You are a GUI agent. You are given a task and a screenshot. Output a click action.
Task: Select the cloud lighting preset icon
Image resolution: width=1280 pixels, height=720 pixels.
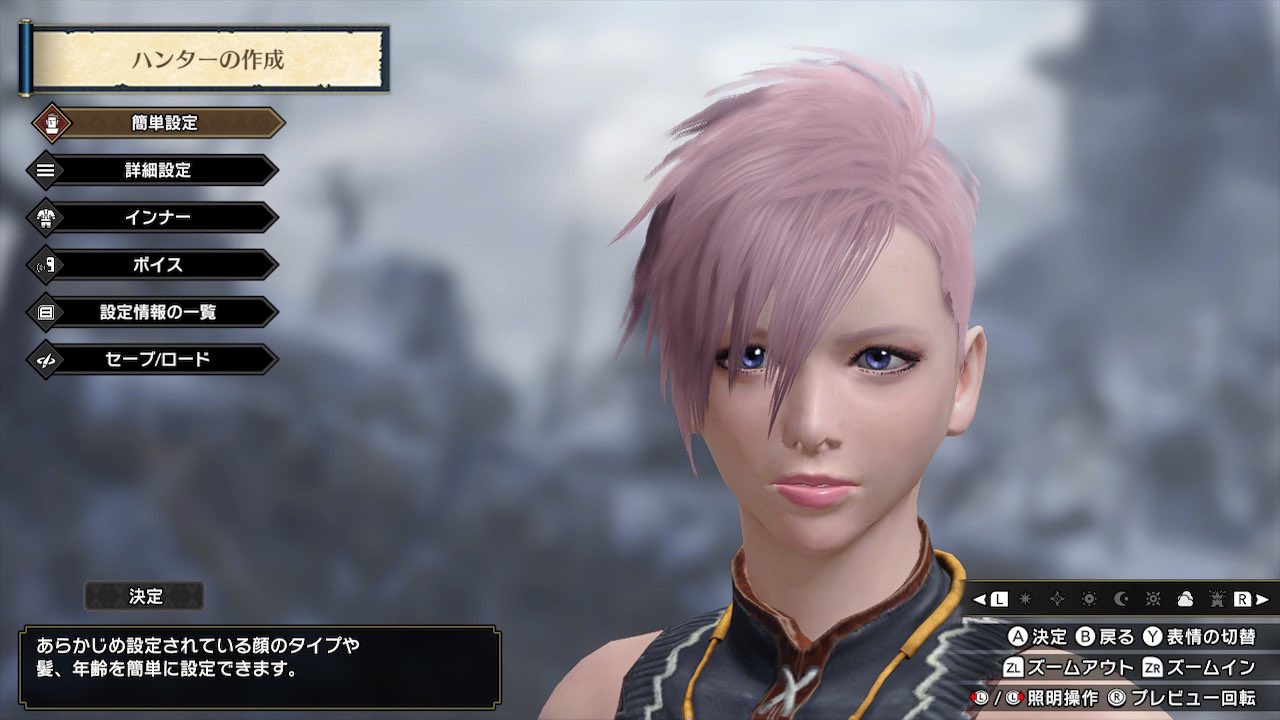[x=1187, y=600]
